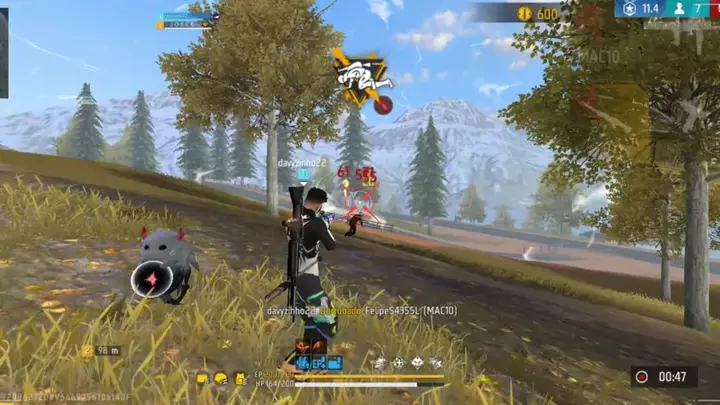
Task: Select the orange squad member entry
Action: click(186, 25)
